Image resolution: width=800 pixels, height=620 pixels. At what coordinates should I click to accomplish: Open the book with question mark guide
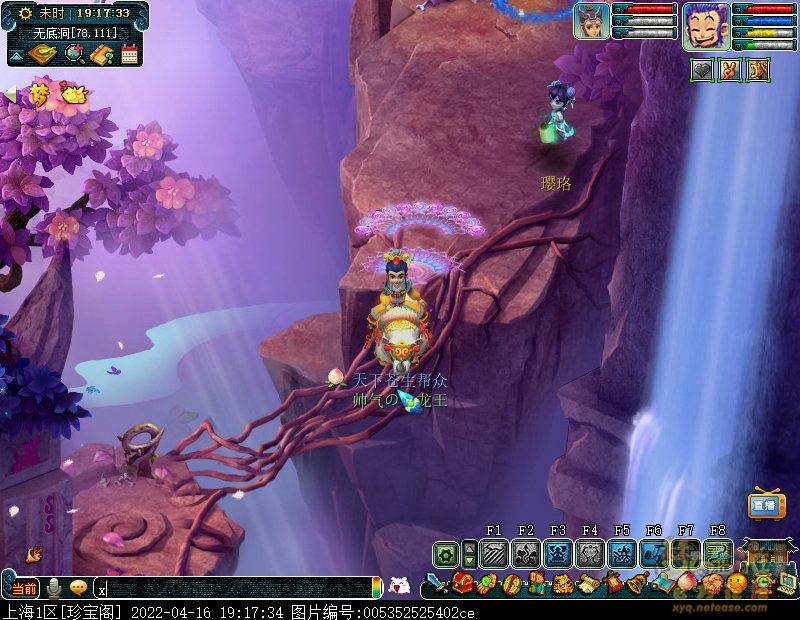click(100, 55)
